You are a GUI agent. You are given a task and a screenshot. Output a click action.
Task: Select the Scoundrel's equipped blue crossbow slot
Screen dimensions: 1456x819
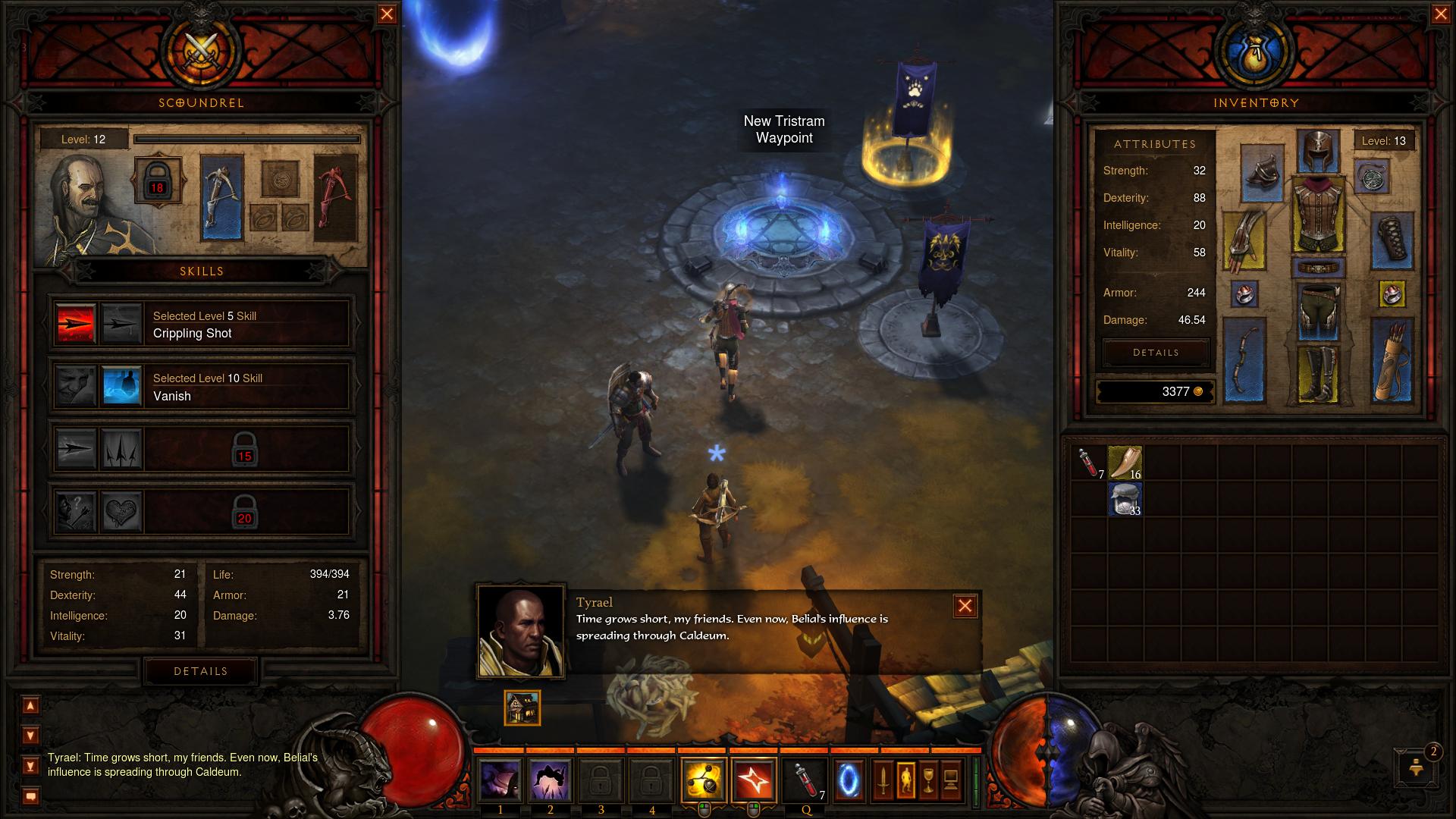coord(222,197)
